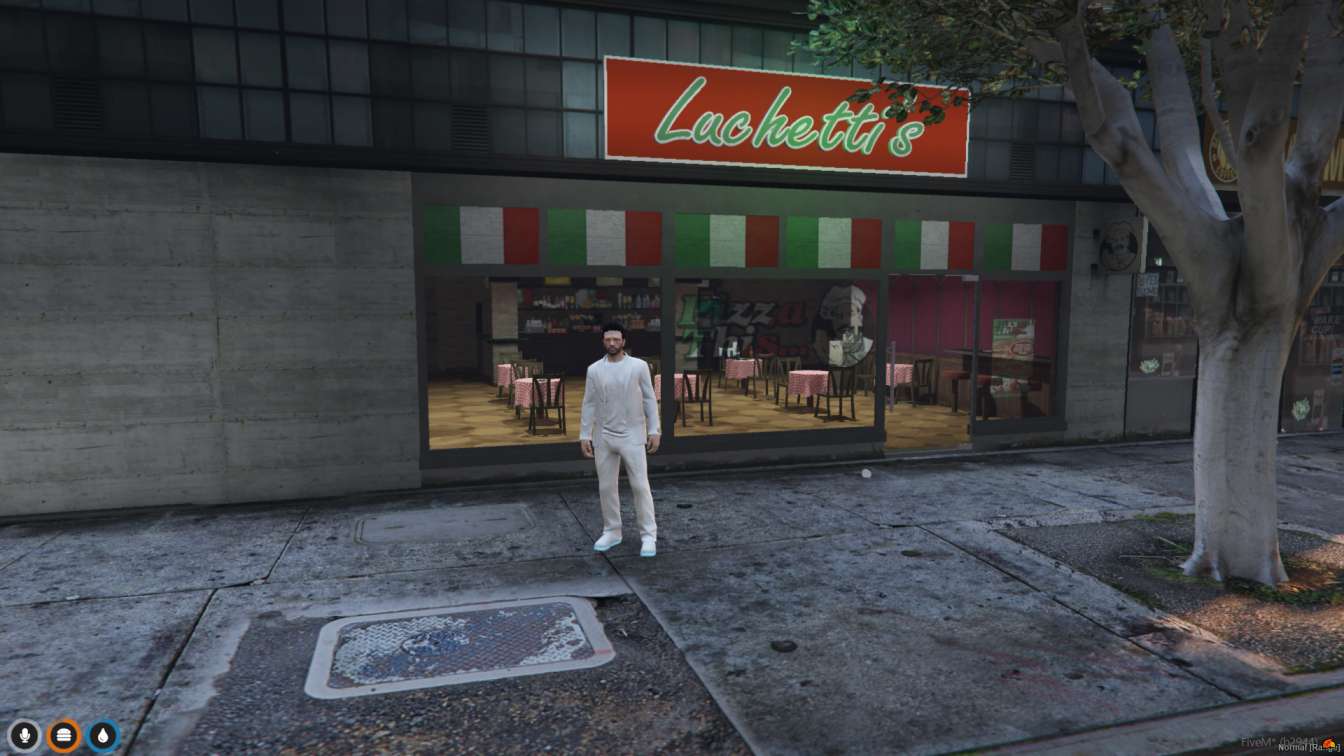Select the burger hunger status icon

64,736
